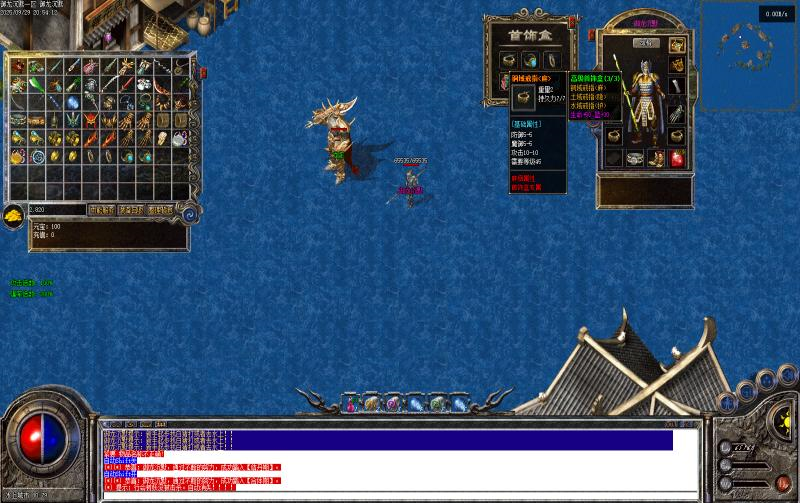Click the gold ingot icon in the bag

(x=13, y=214)
